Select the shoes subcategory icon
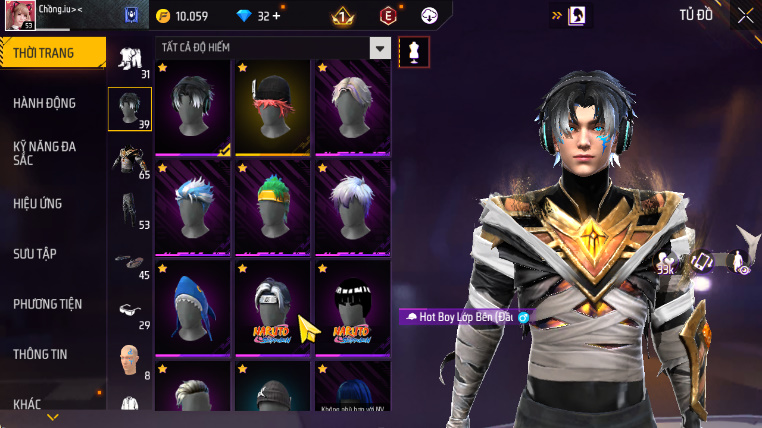 coord(130,261)
